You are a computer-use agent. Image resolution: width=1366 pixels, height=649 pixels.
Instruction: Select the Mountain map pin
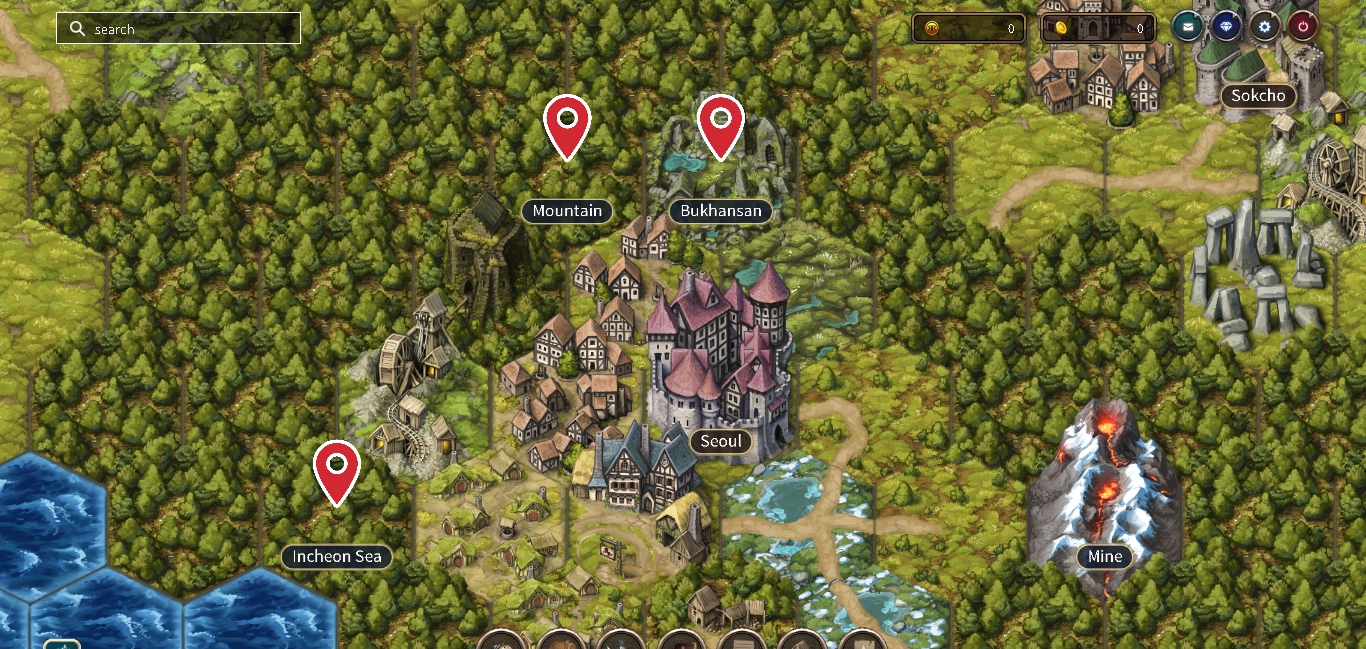pos(567,124)
